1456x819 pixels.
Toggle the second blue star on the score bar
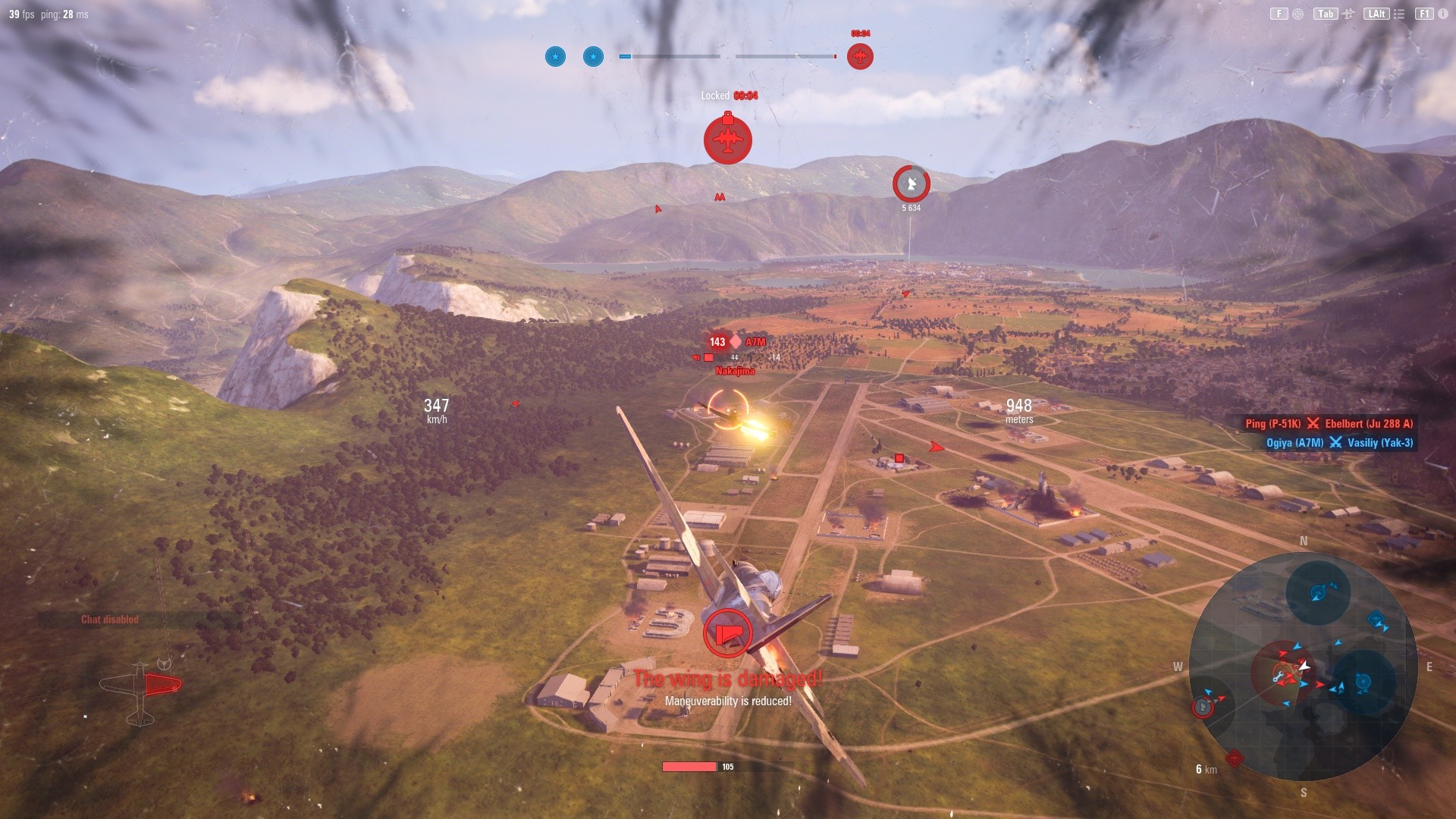(592, 56)
